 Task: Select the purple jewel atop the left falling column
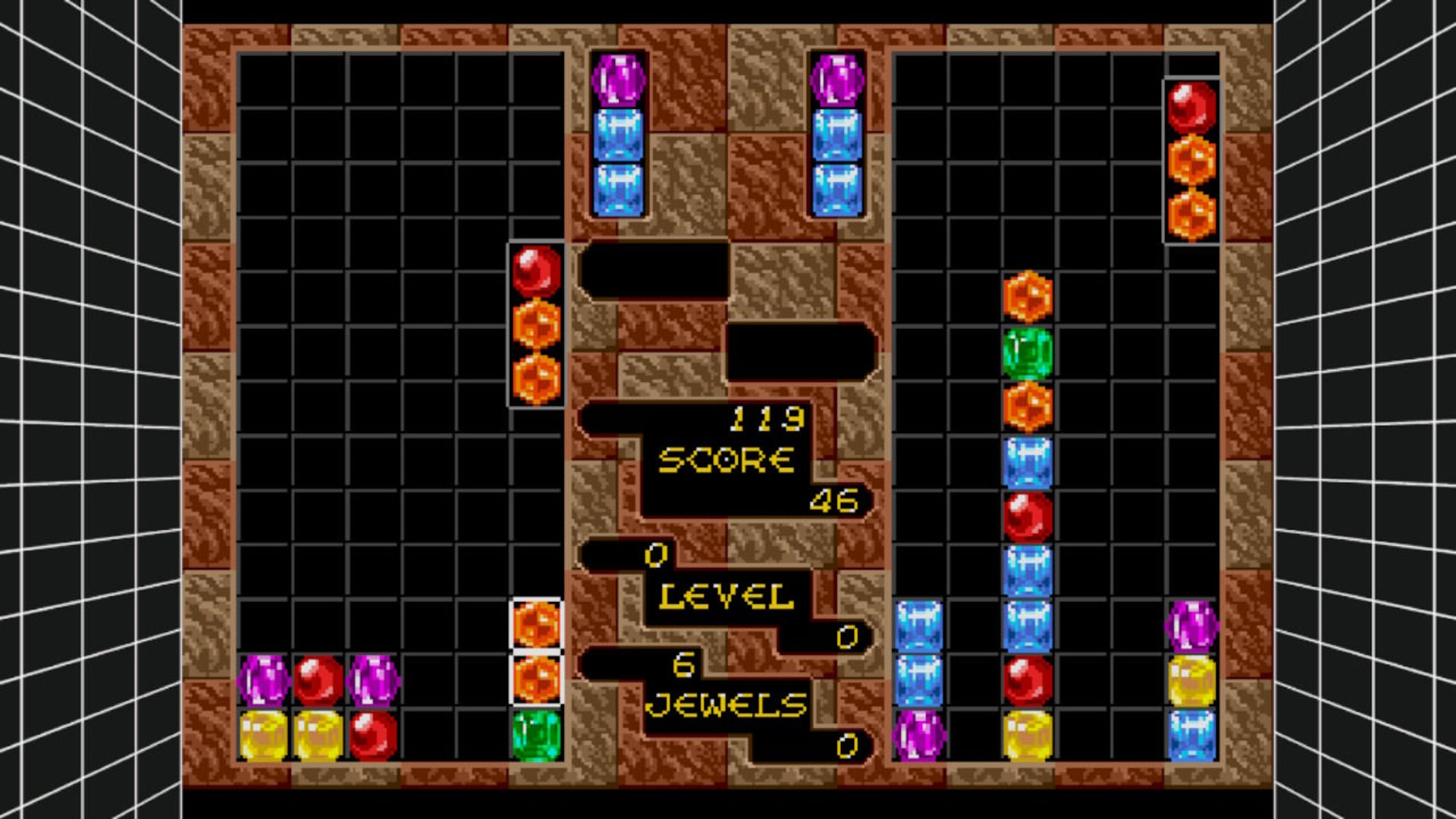(619, 80)
